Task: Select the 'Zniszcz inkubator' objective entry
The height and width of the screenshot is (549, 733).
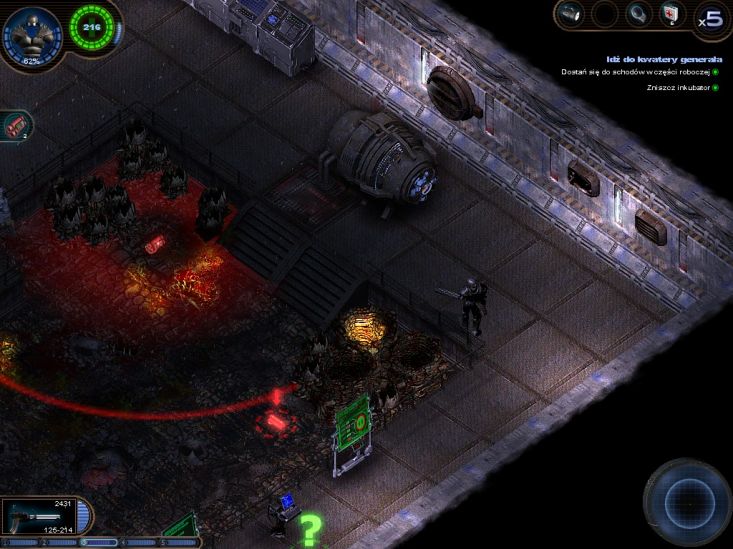Action: coord(679,88)
